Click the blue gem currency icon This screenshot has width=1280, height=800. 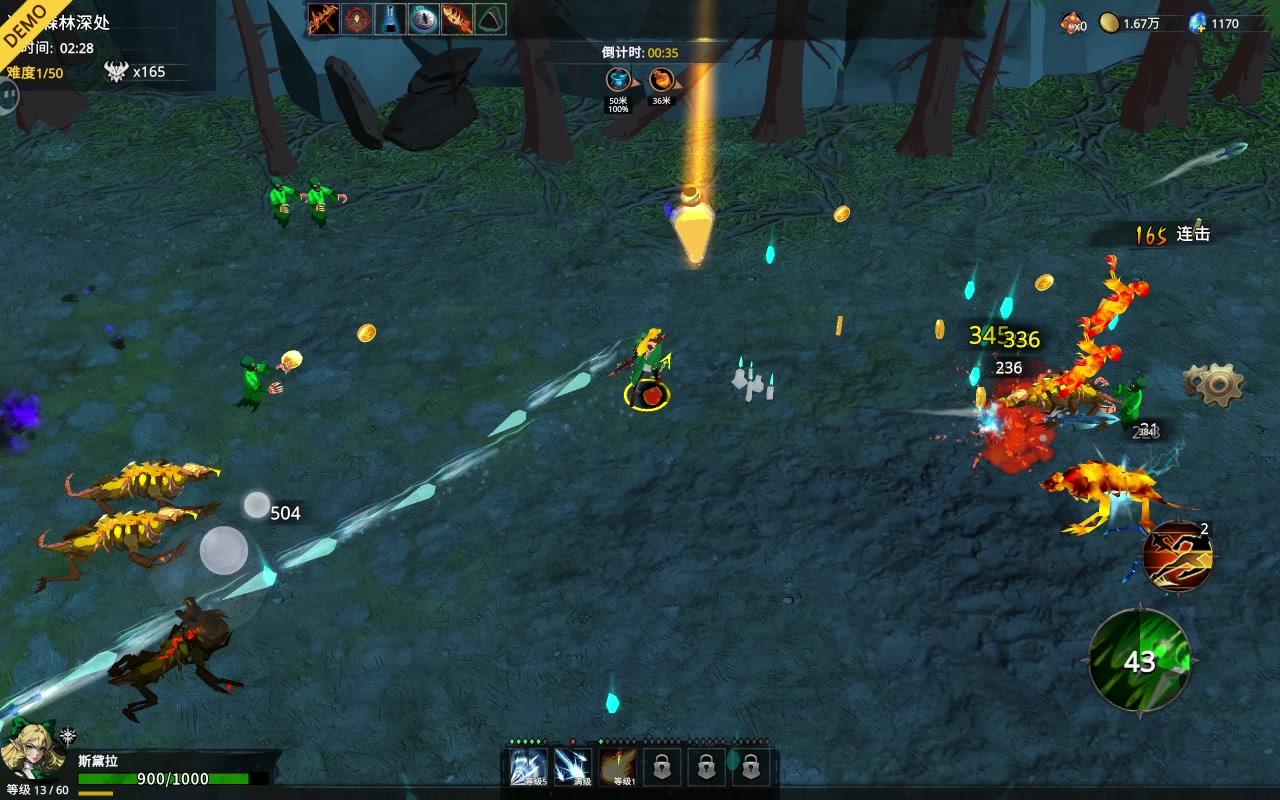point(1197,23)
